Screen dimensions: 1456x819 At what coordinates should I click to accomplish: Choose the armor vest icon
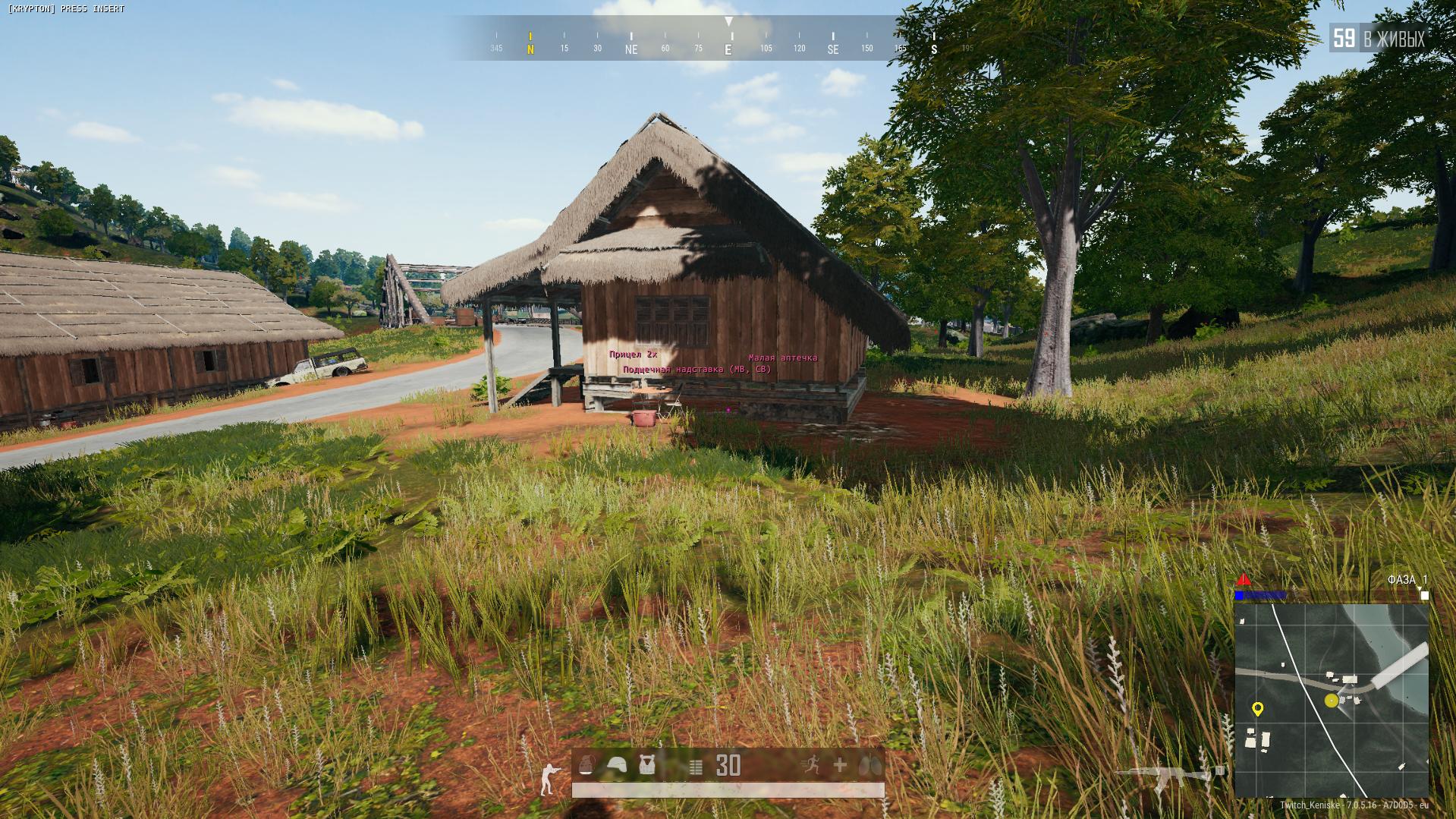coord(646,765)
